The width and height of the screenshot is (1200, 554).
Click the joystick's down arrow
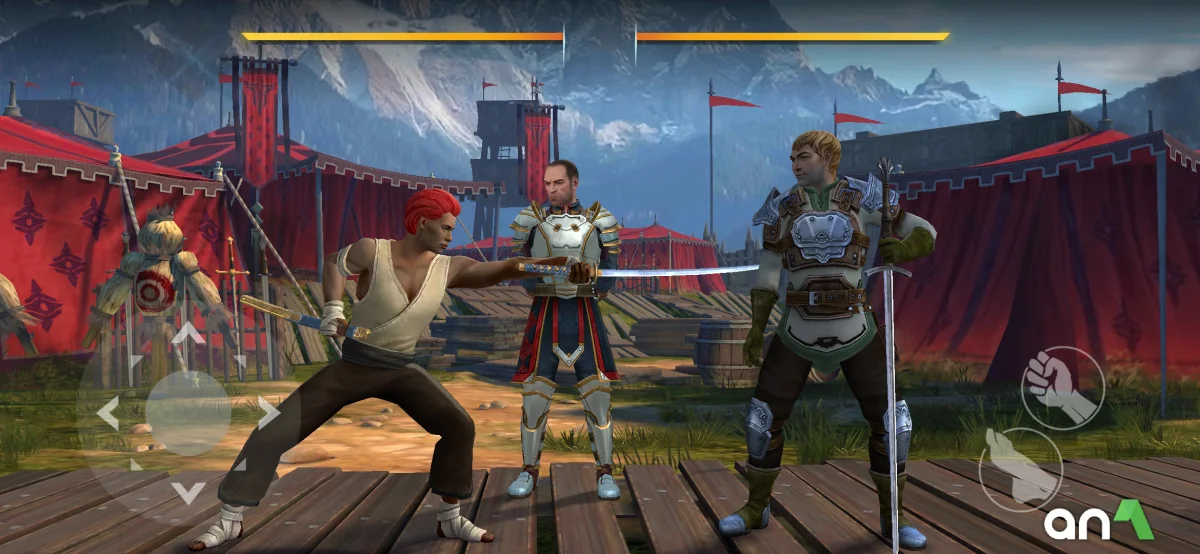pyautogui.click(x=188, y=492)
